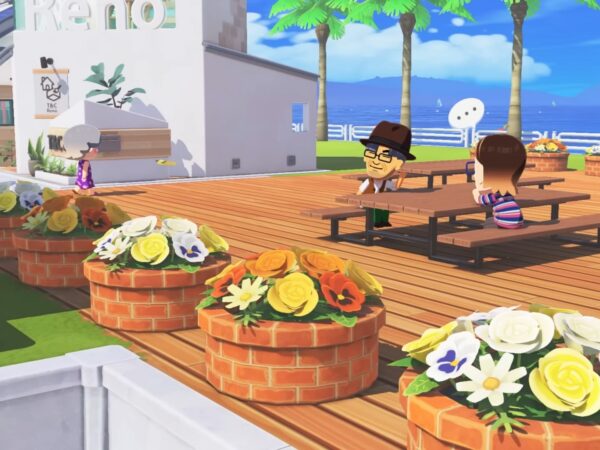Click the speech bubble above the Mii
Image resolution: width=600 pixels, height=450 pixels.
pyautogui.click(x=466, y=112)
